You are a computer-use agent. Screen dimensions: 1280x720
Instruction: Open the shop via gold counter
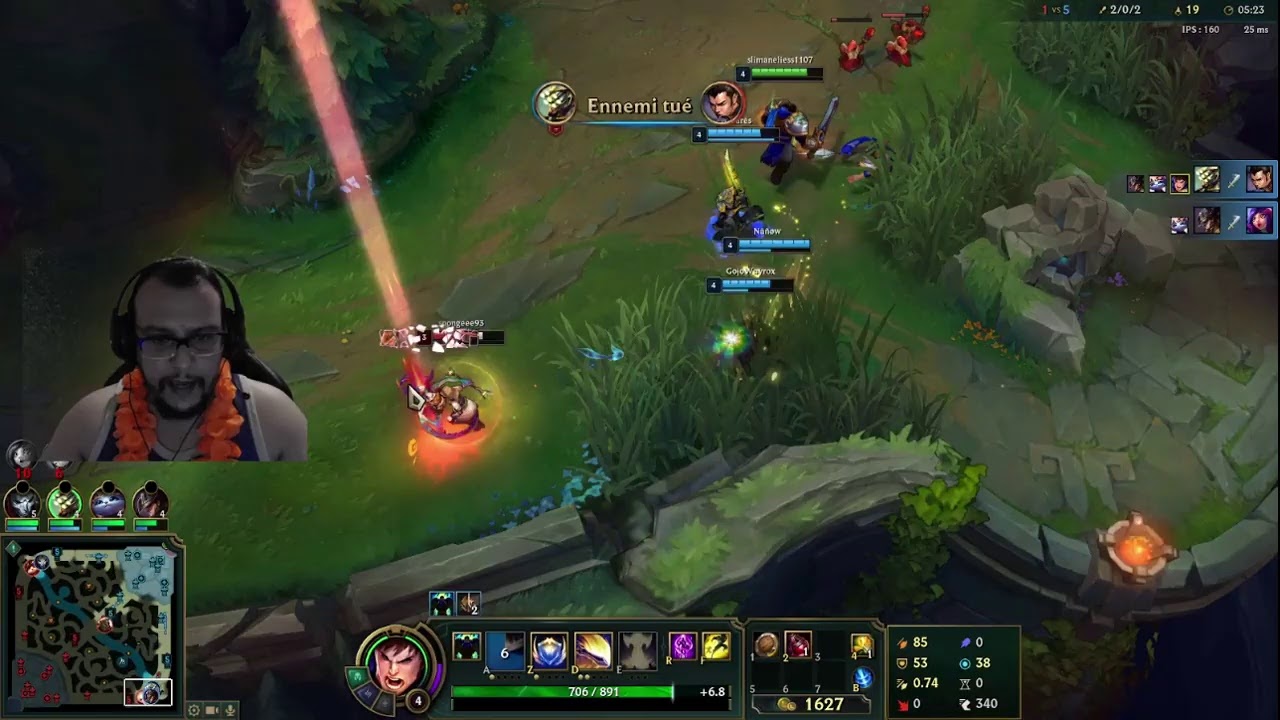[x=810, y=704]
